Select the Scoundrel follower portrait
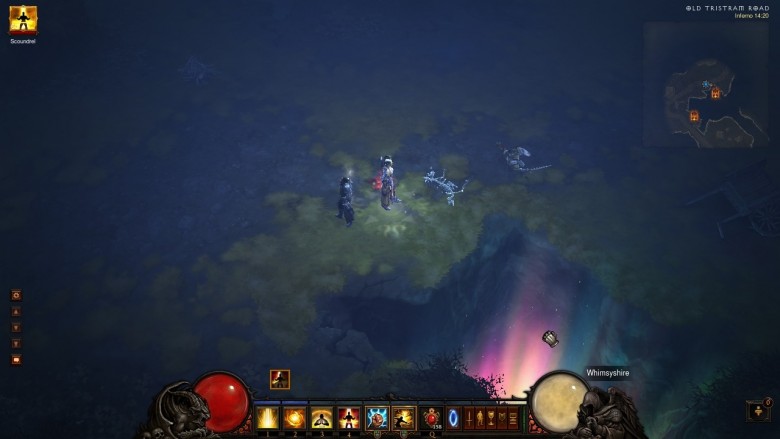 point(23,20)
